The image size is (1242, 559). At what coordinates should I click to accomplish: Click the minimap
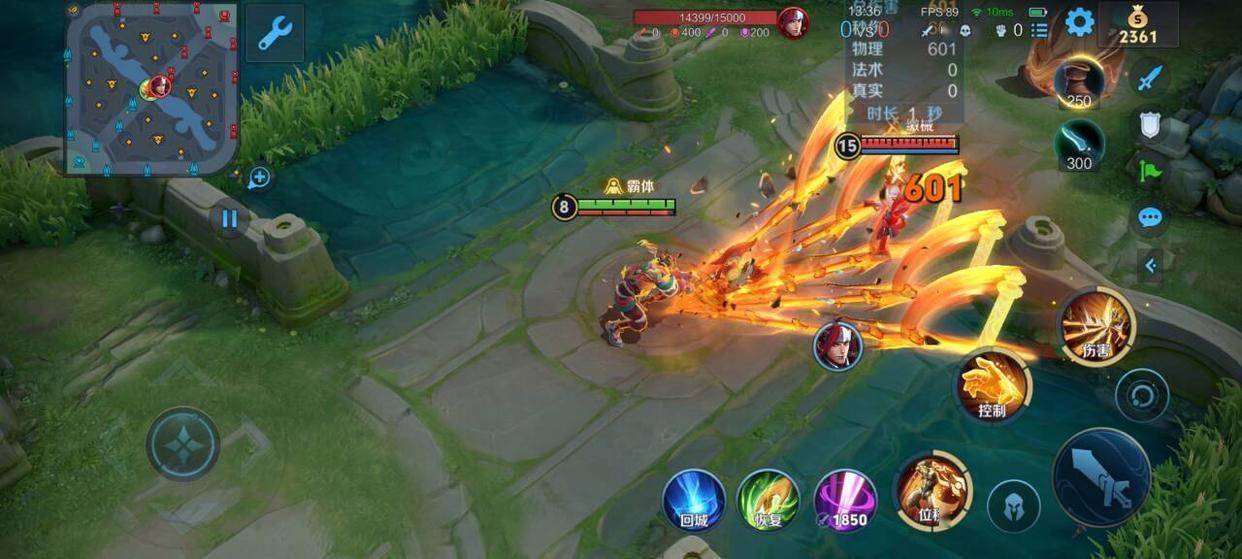pos(152,88)
